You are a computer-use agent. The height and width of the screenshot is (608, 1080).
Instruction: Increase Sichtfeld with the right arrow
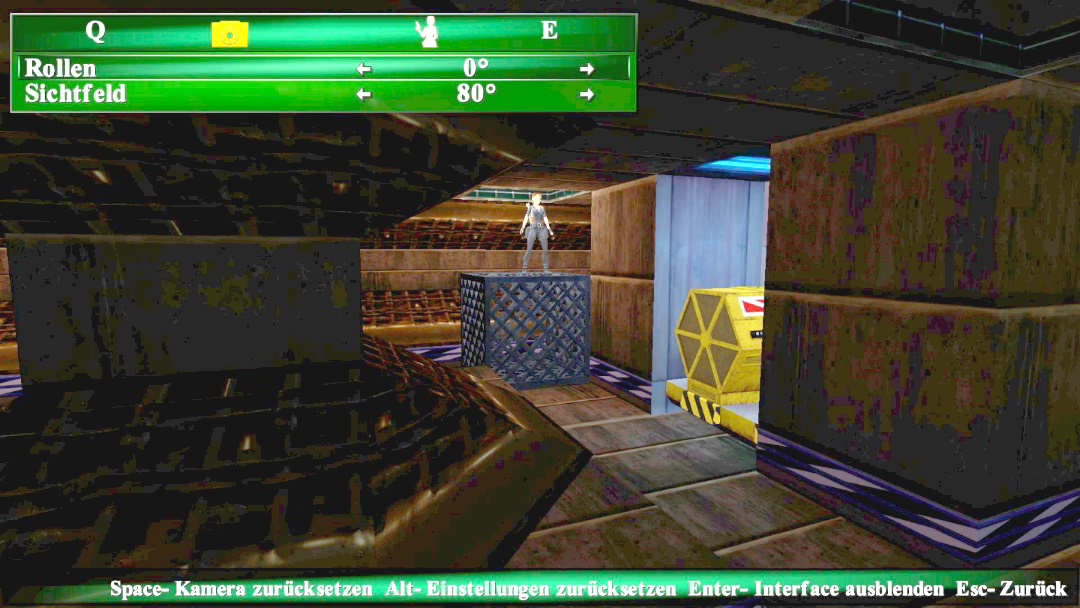[587, 94]
